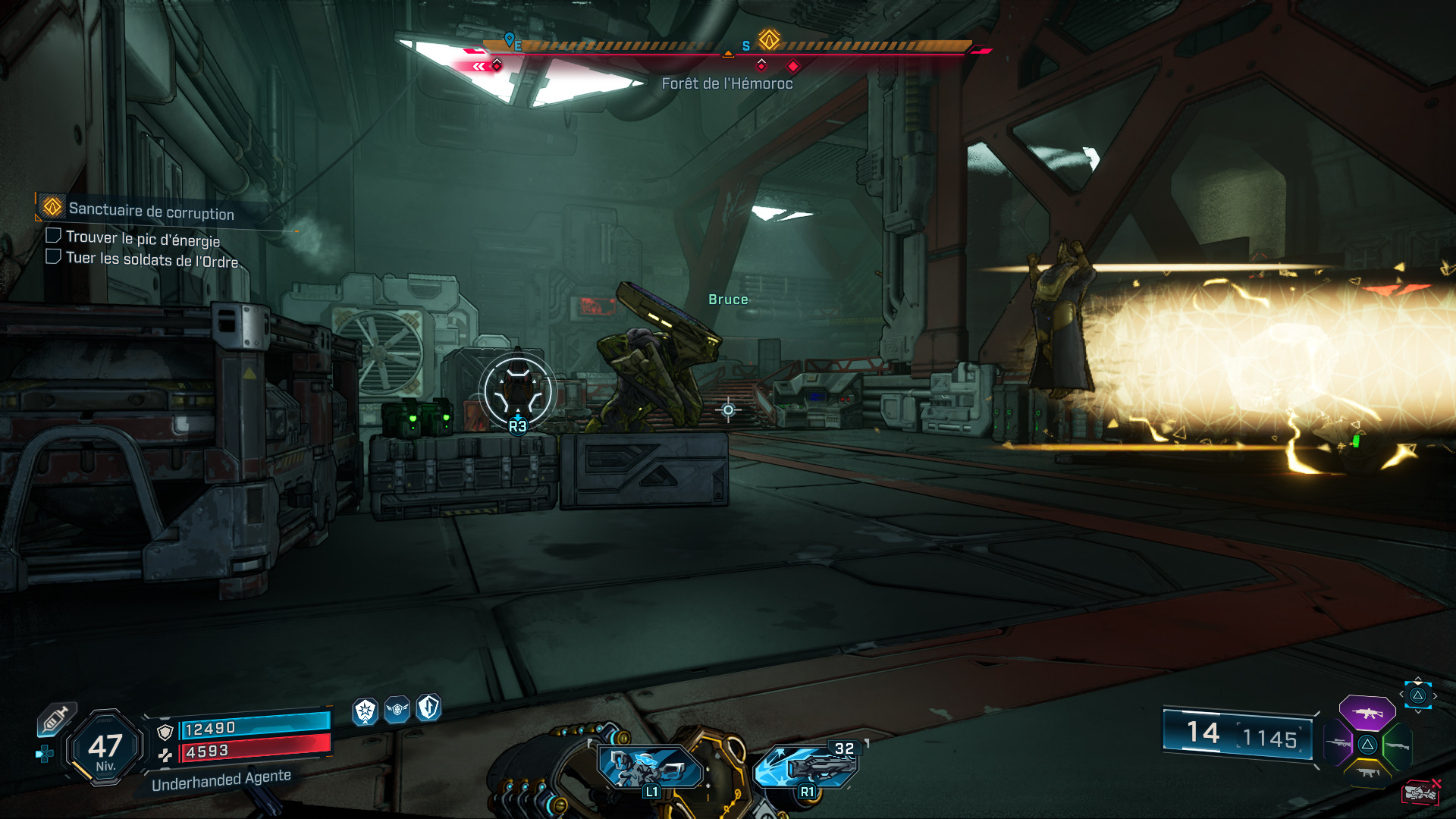The height and width of the screenshot is (819, 1456).
Task: Click the Tuer les soldats de l'Ordre objective
Action: (x=151, y=259)
